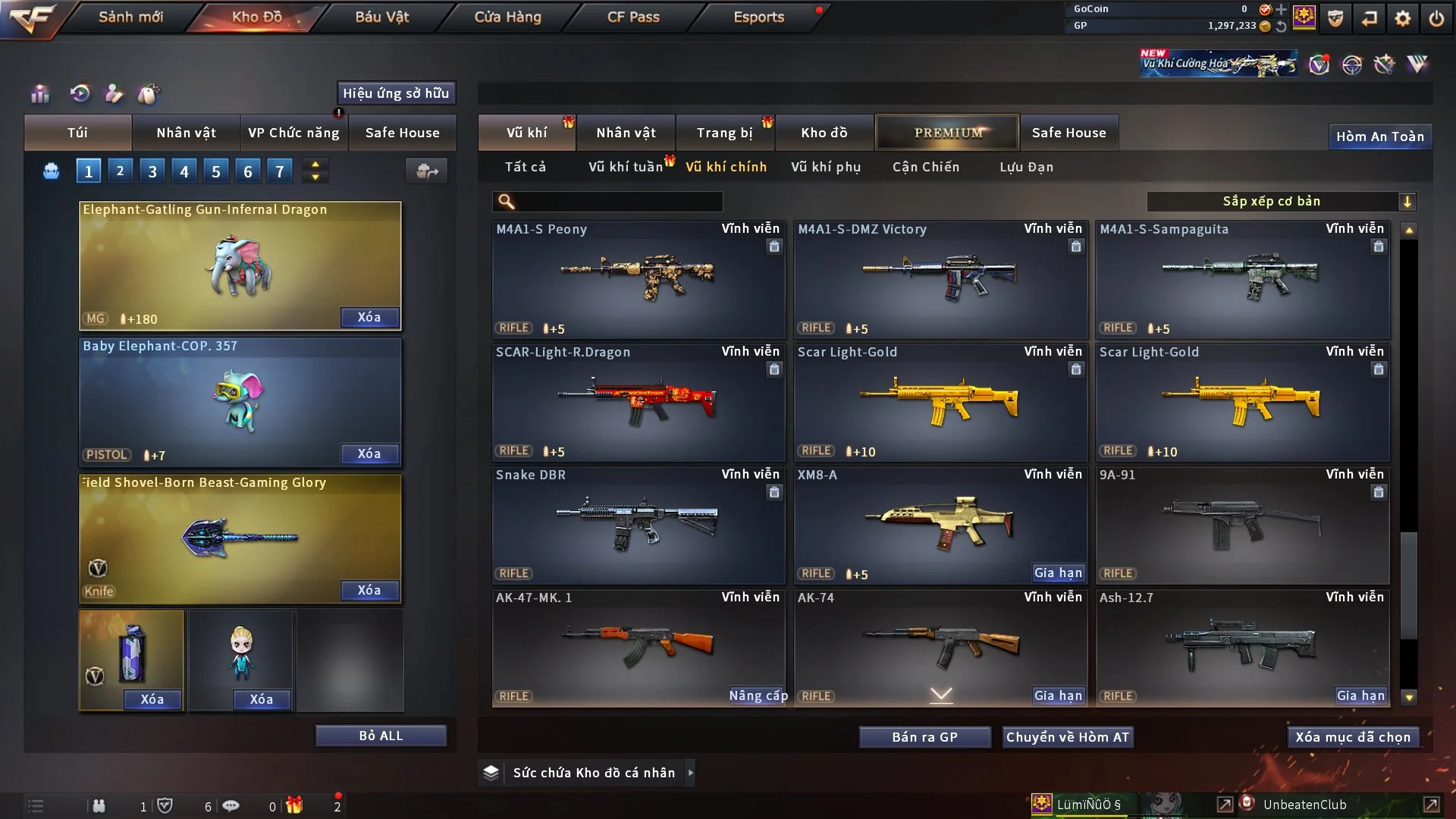Remove all equipped items with Bỏ ALL

pyautogui.click(x=381, y=736)
